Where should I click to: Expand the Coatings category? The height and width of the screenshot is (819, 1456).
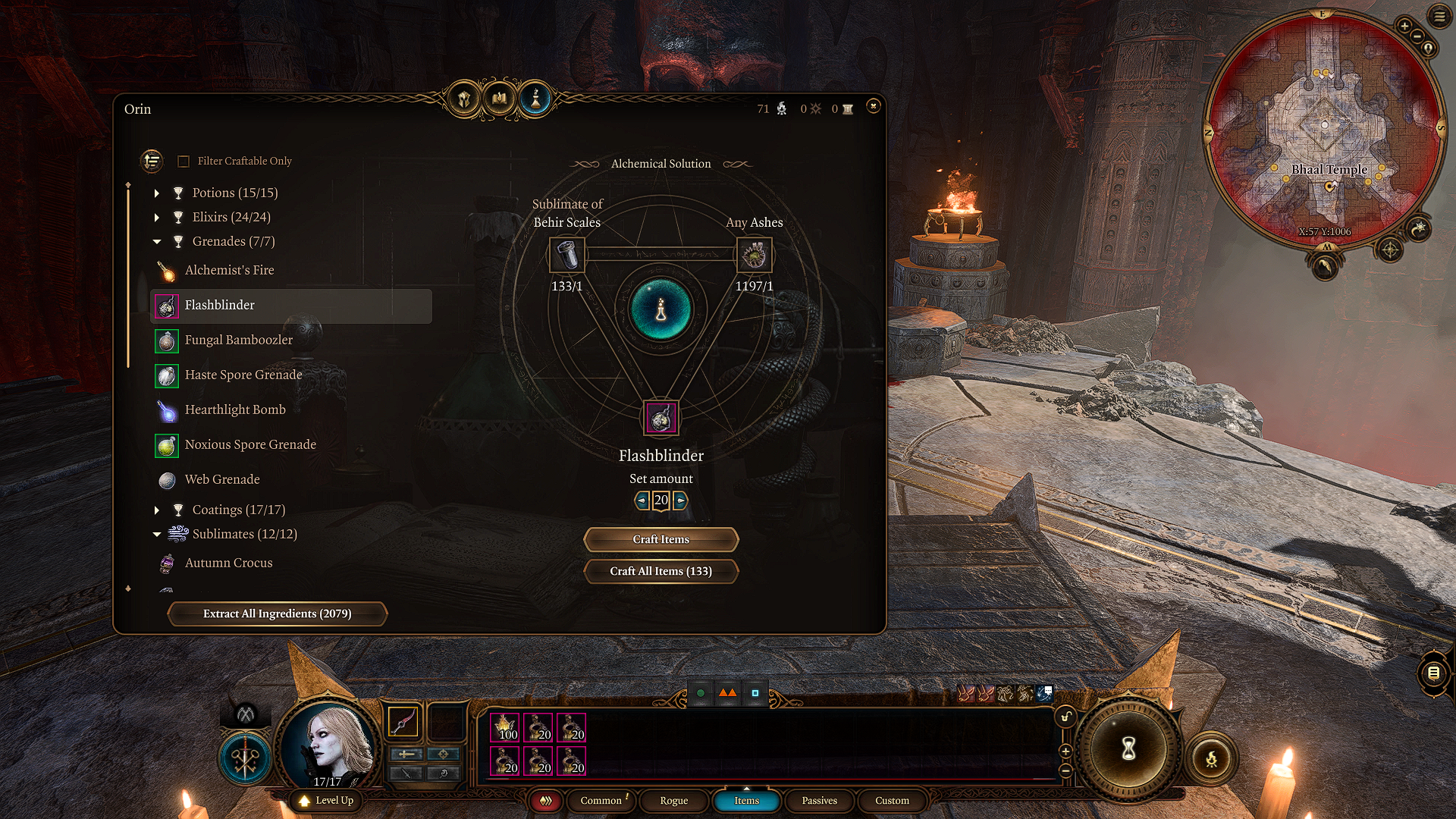point(157,510)
